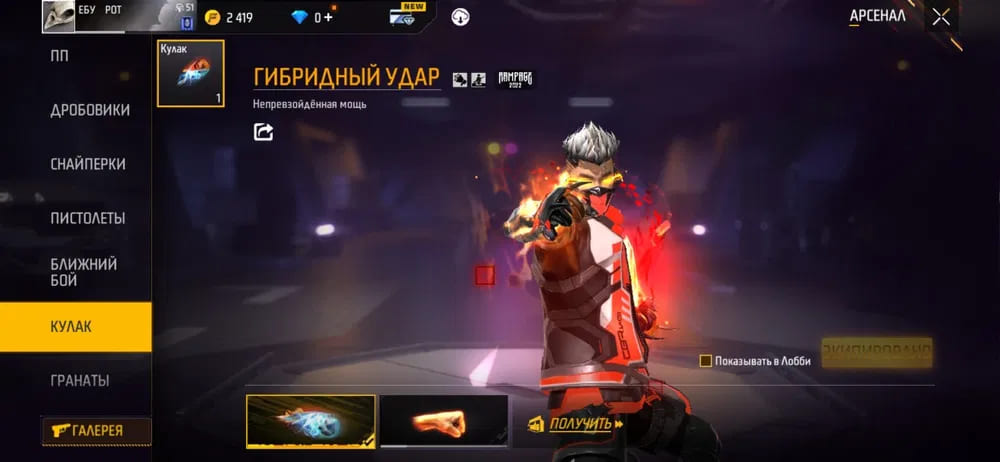Open the Галерея button
This screenshot has height=462, width=1000.
coord(96,431)
